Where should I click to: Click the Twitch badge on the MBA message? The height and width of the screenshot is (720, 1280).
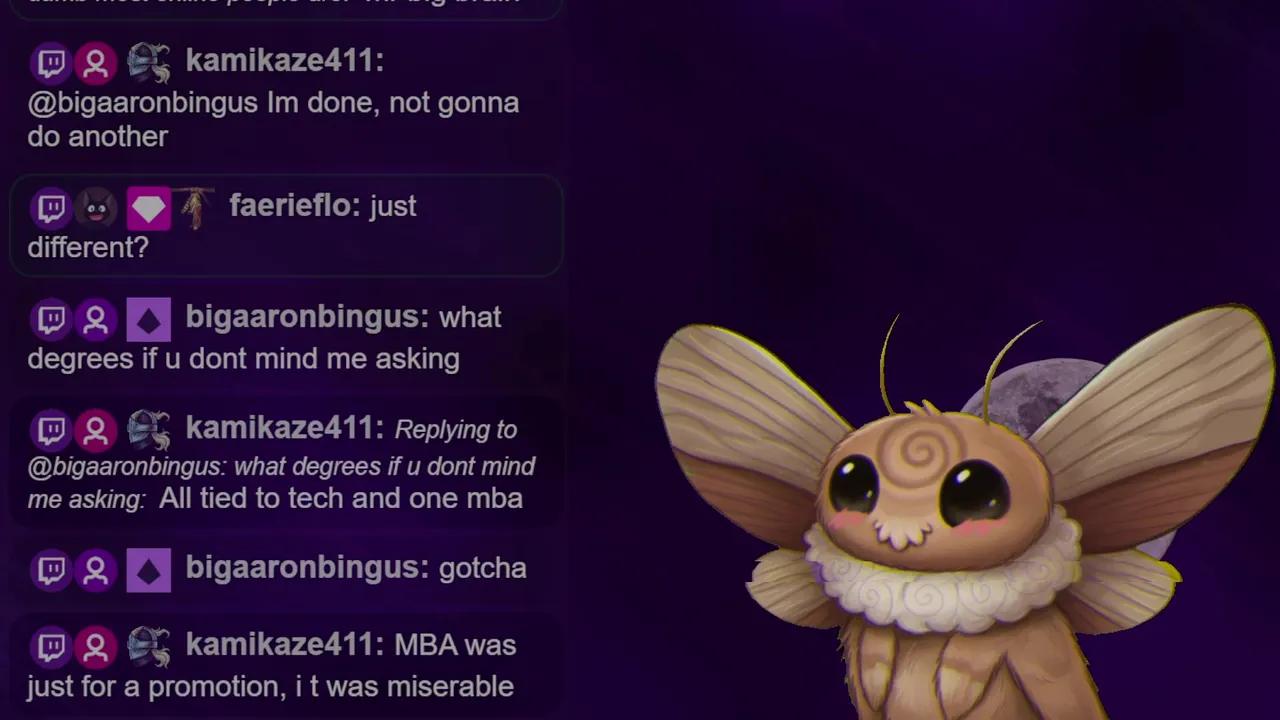pos(51,646)
